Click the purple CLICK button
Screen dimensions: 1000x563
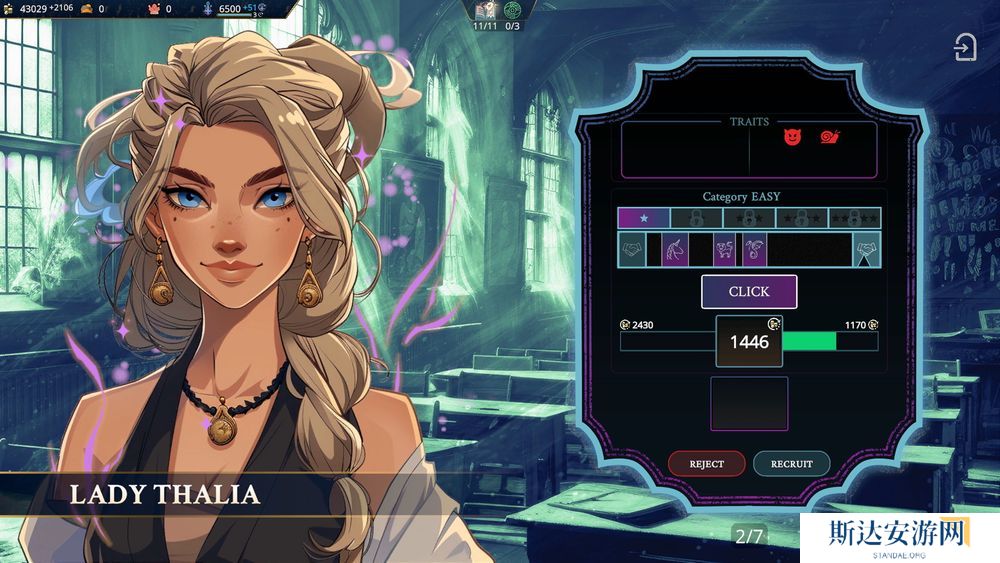point(749,291)
